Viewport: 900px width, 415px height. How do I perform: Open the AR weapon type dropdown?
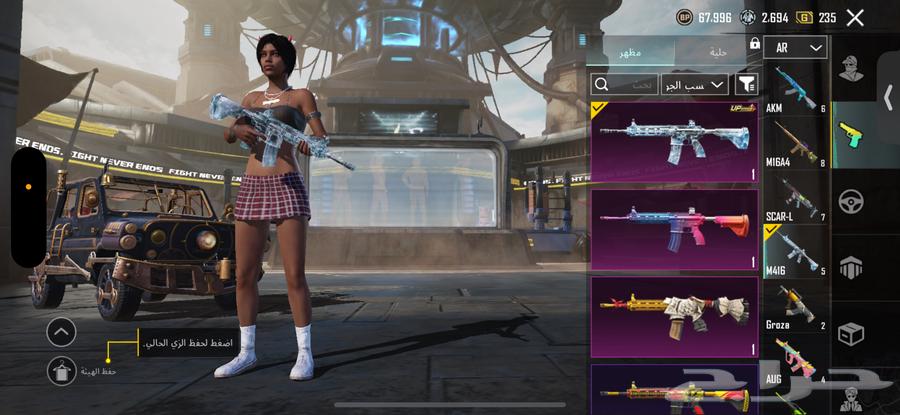pyautogui.click(x=796, y=47)
